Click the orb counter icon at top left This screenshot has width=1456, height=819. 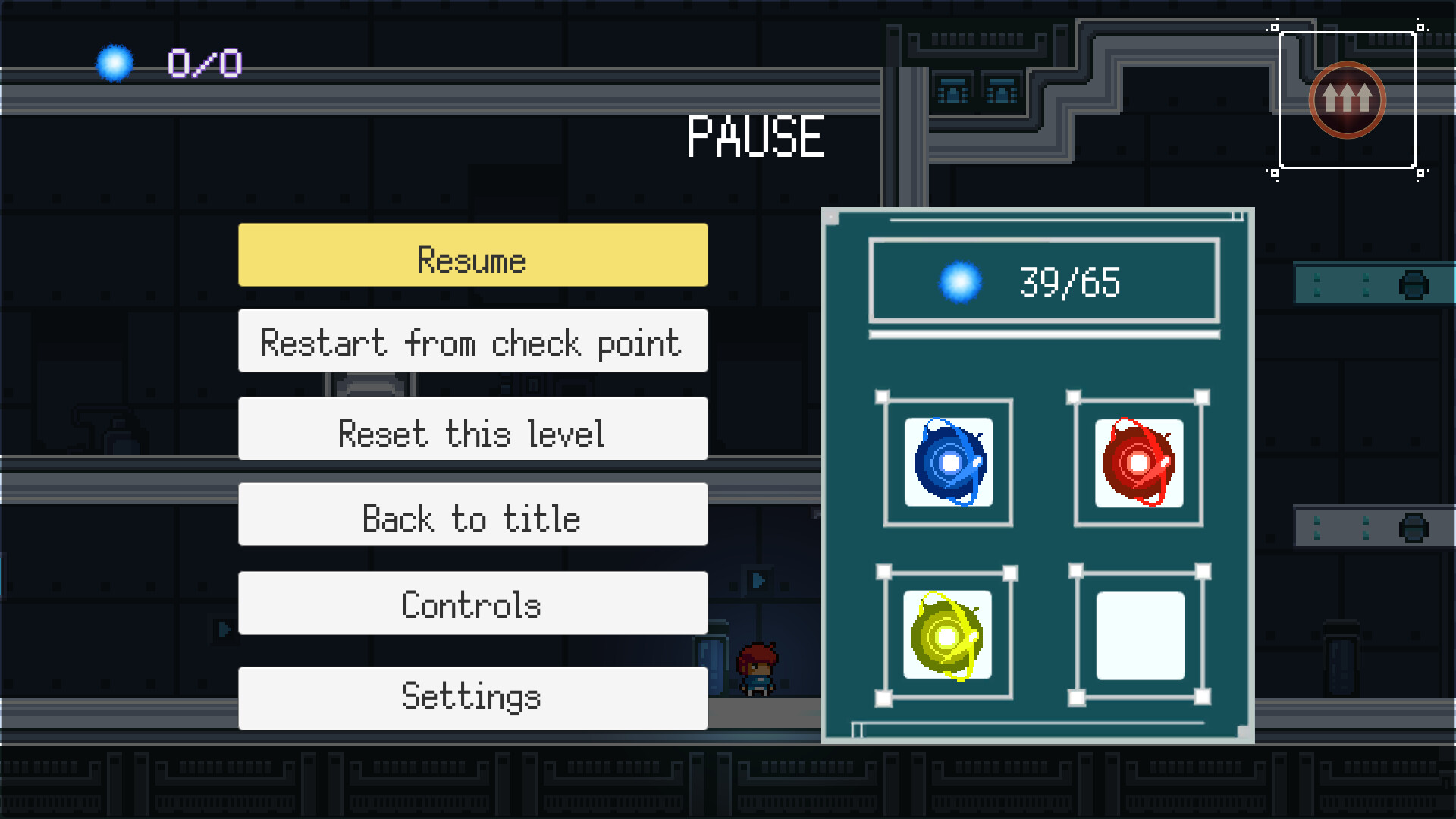115,62
